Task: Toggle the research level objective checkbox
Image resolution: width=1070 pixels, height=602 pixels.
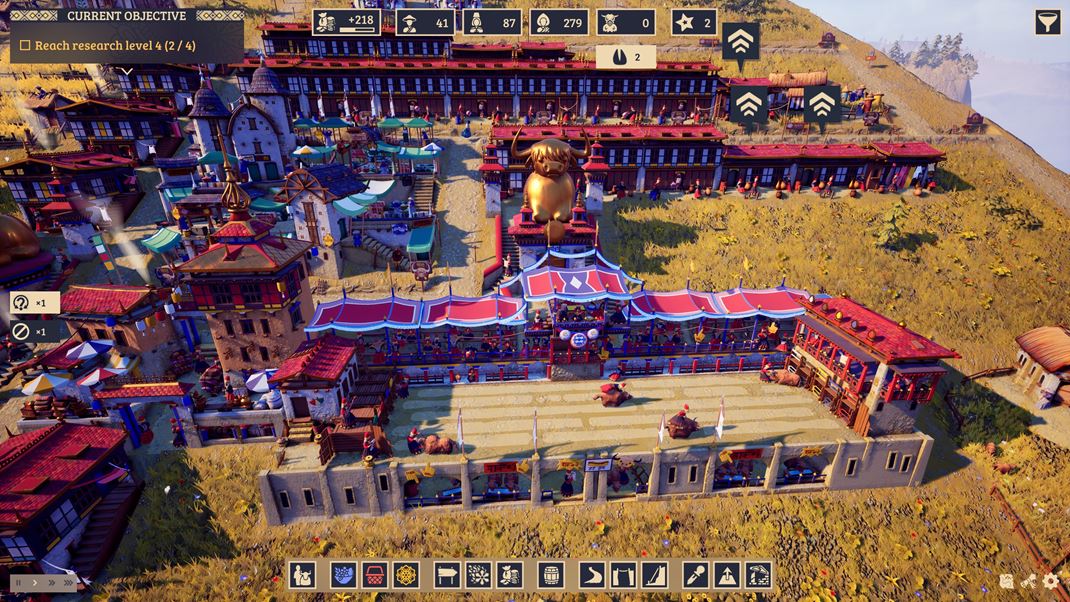Action: coord(25,46)
